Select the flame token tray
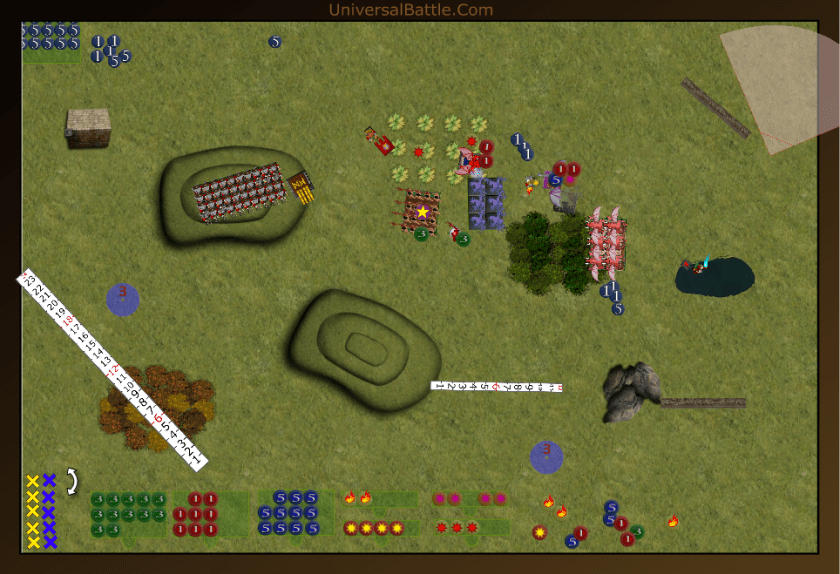This screenshot has width=840, height=574. click(381, 498)
